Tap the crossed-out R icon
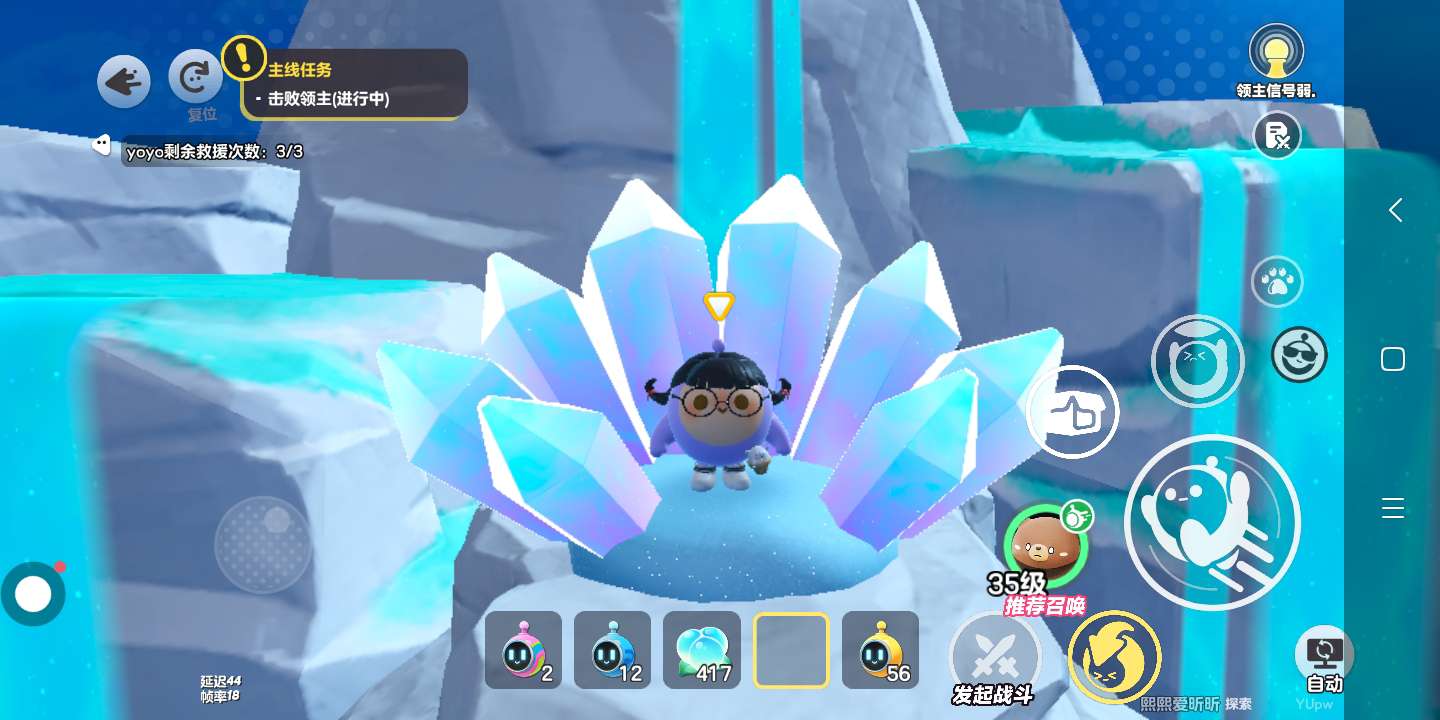Image resolution: width=1440 pixels, height=720 pixels. pos(1277,135)
